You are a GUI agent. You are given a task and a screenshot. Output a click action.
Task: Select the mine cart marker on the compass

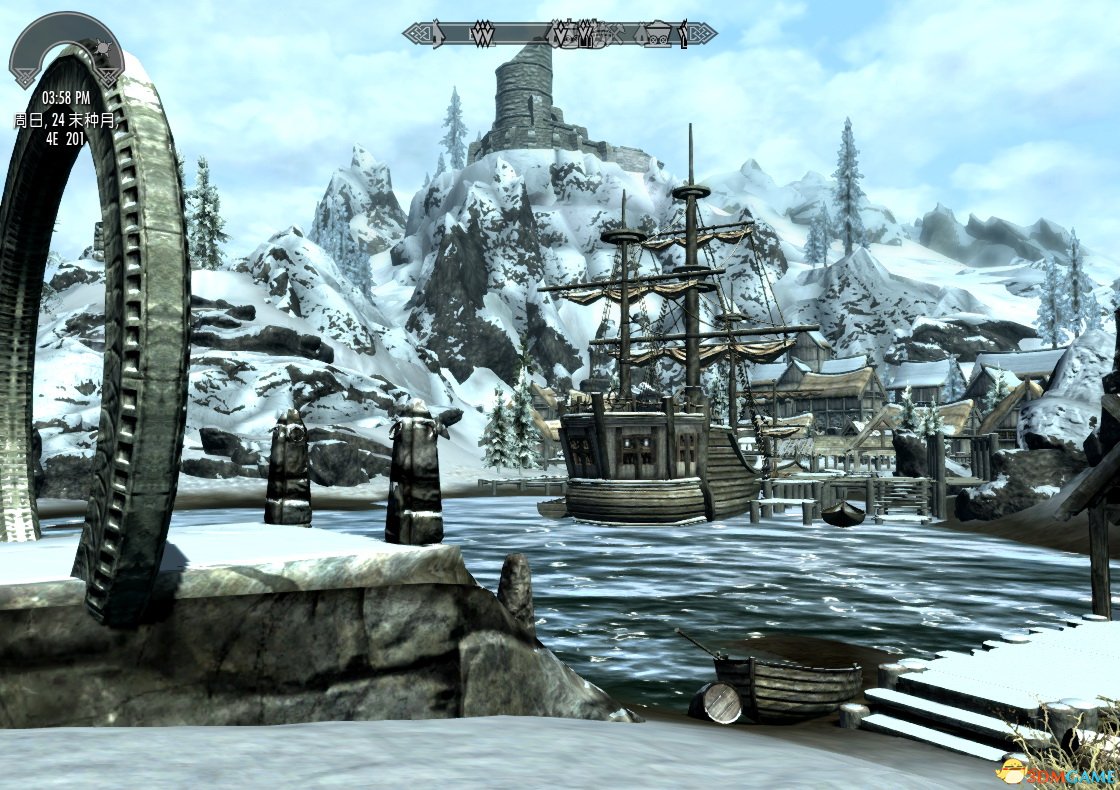pos(656,35)
